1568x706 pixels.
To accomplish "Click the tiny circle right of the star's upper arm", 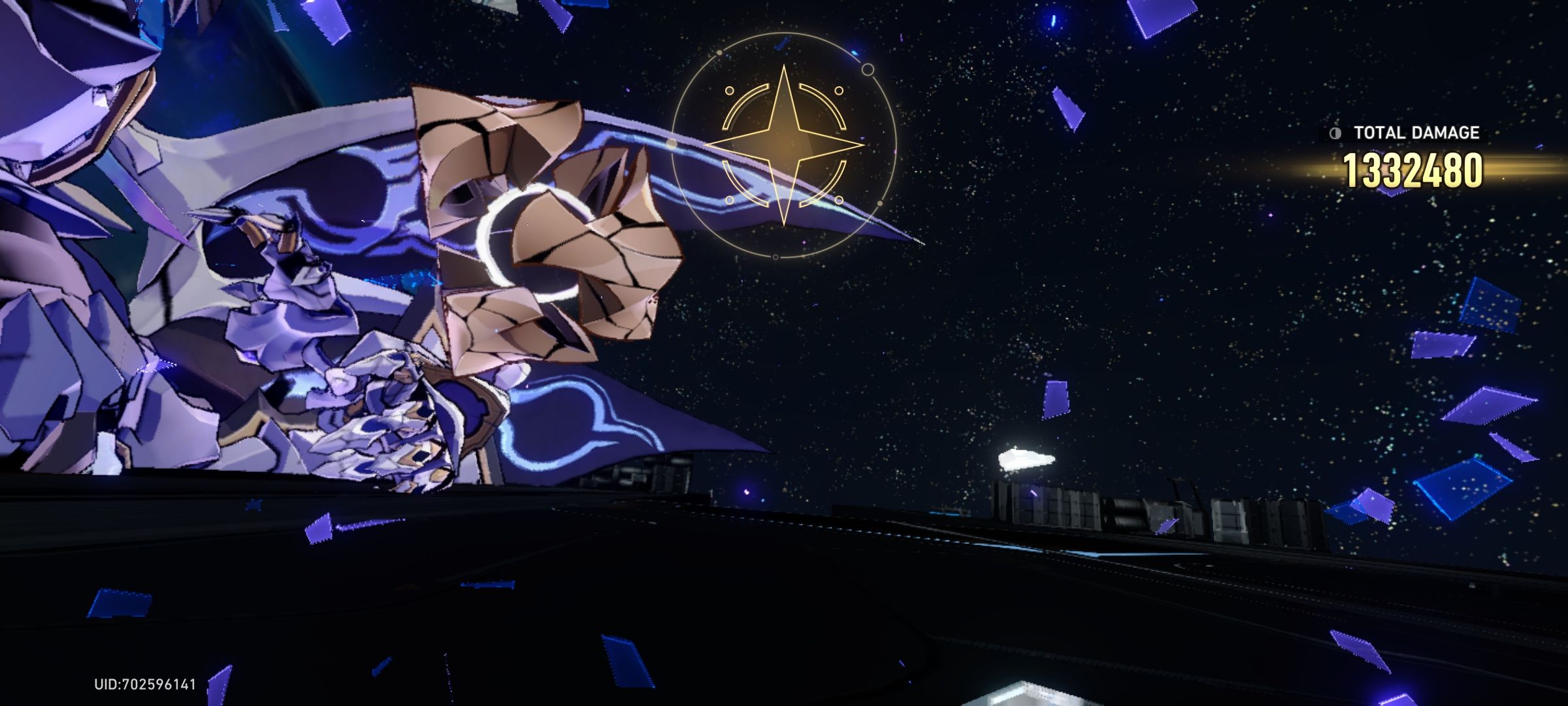I will 839,90.
